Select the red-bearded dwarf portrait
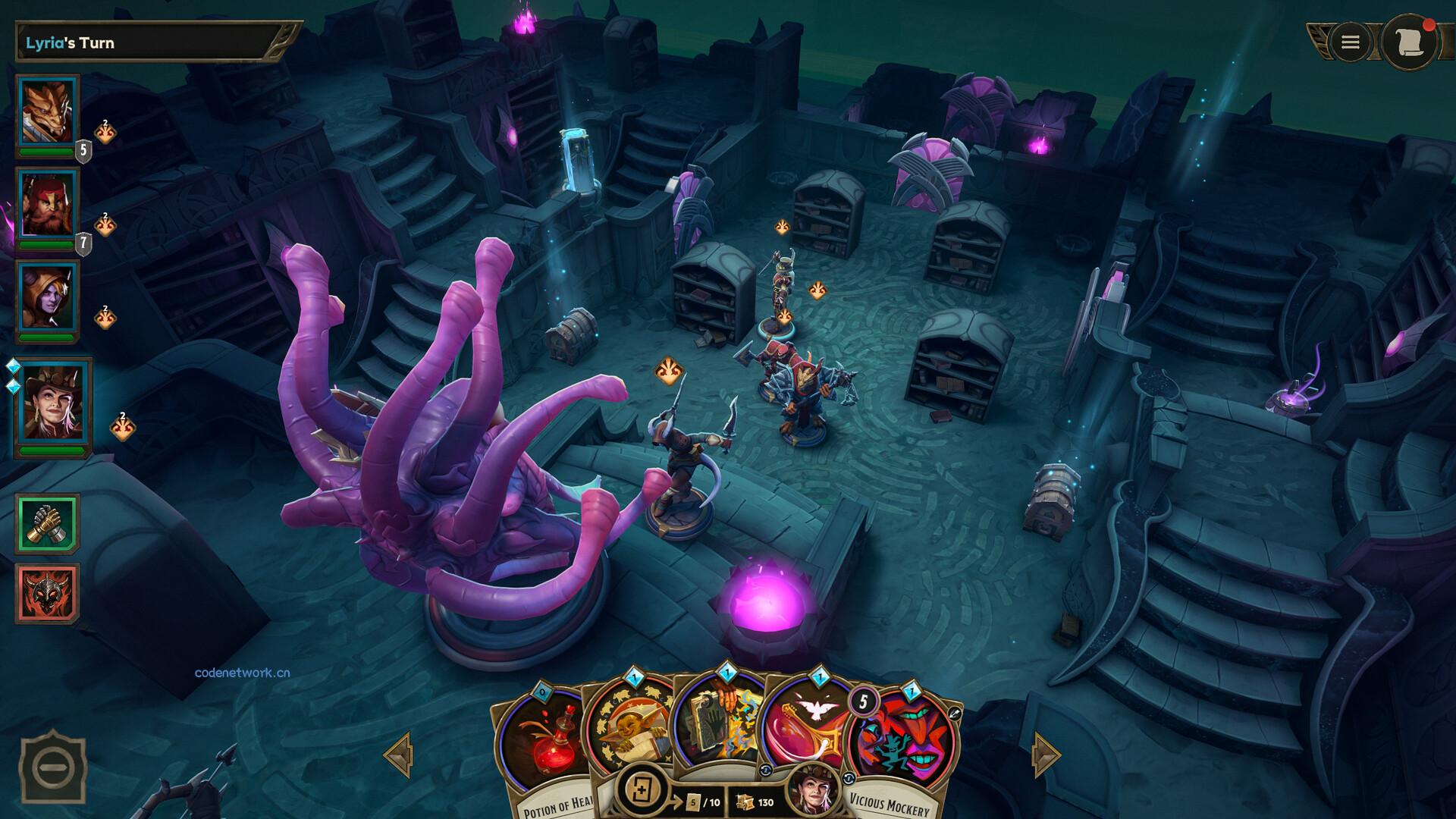Viewport: 1456px width, 819px height. pos(47,206)
